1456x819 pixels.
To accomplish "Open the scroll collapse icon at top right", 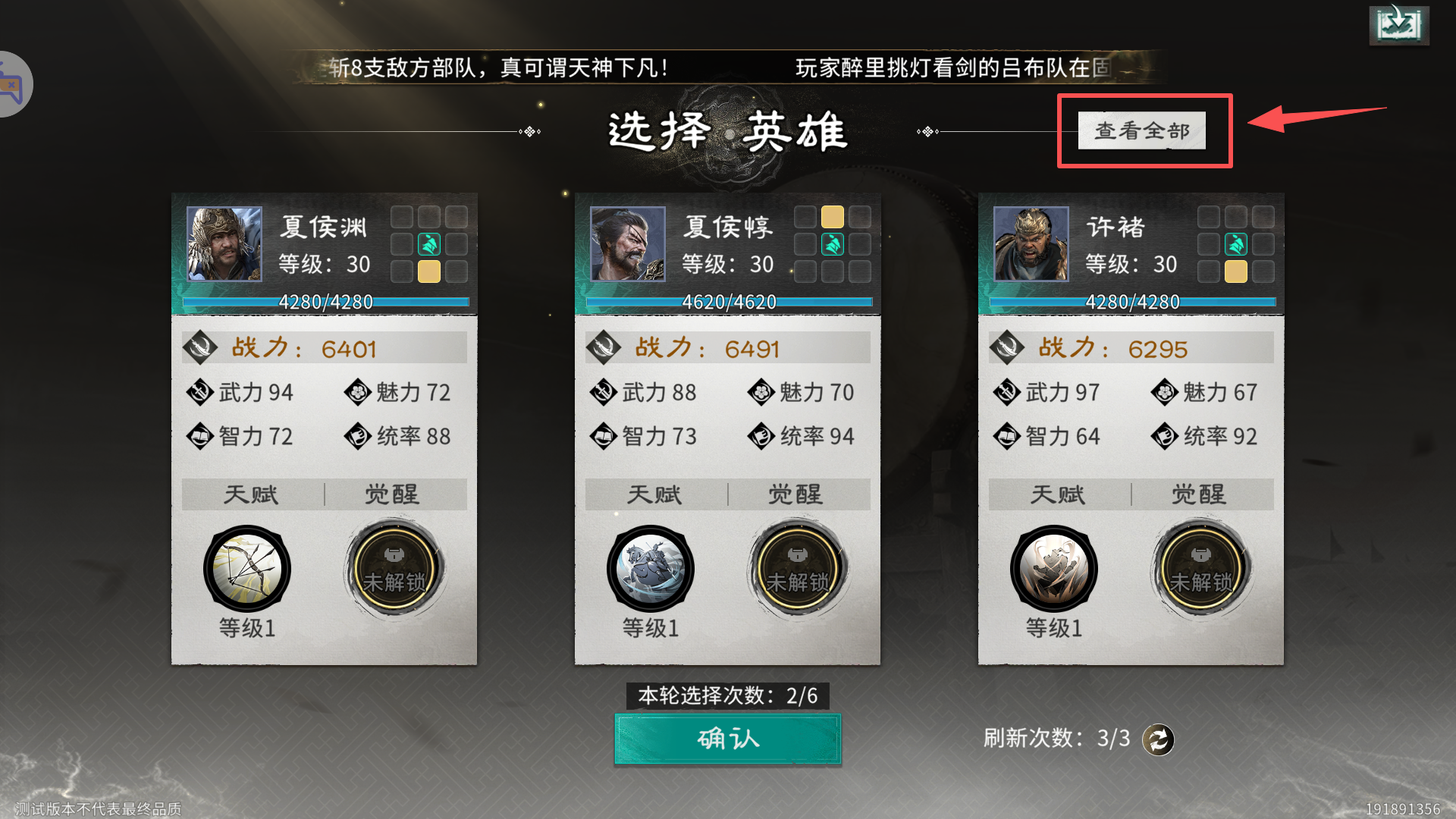I will pyautogui.click(x=1399, y=24).
